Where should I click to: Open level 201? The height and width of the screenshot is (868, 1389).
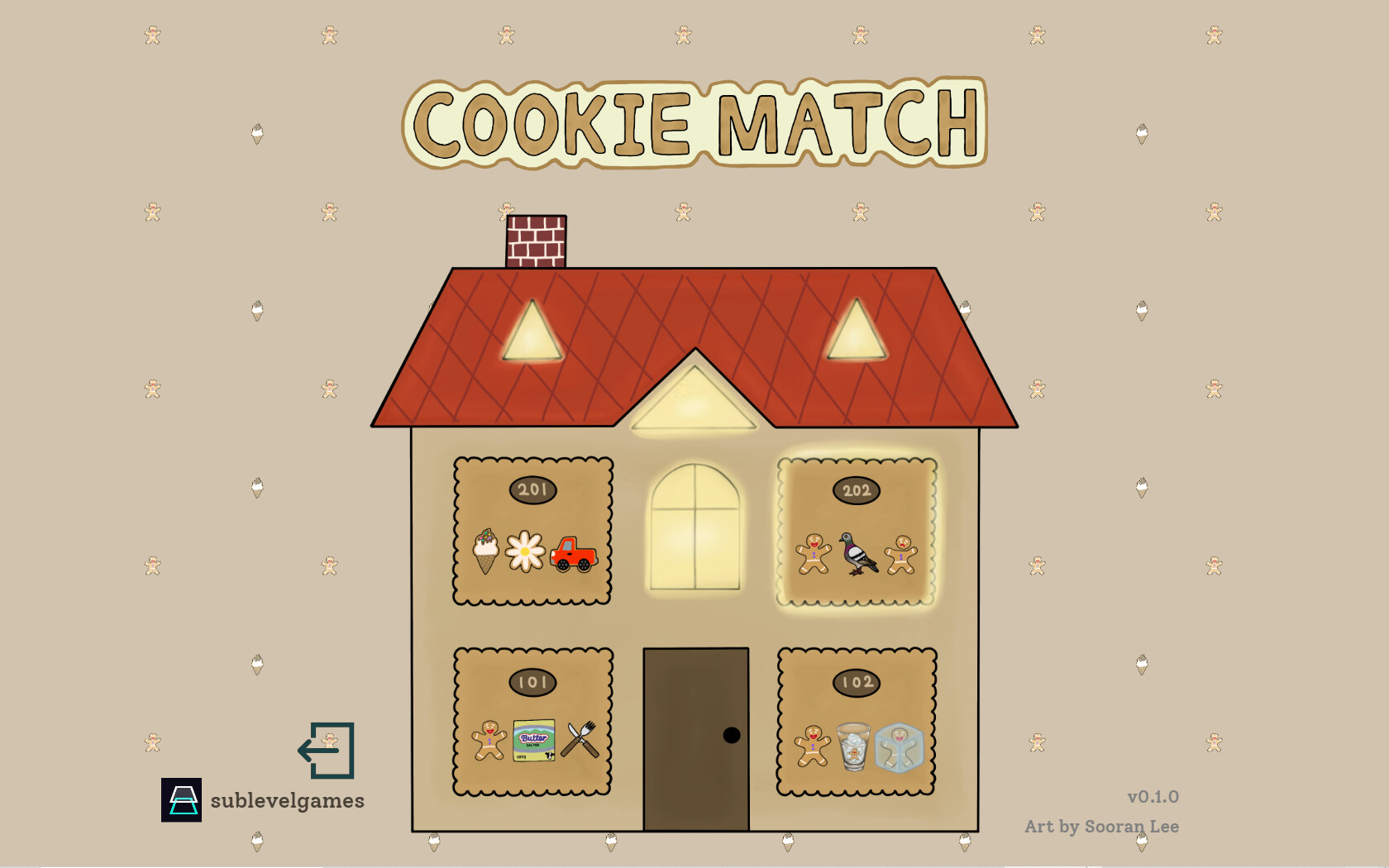tap(532, 529)
